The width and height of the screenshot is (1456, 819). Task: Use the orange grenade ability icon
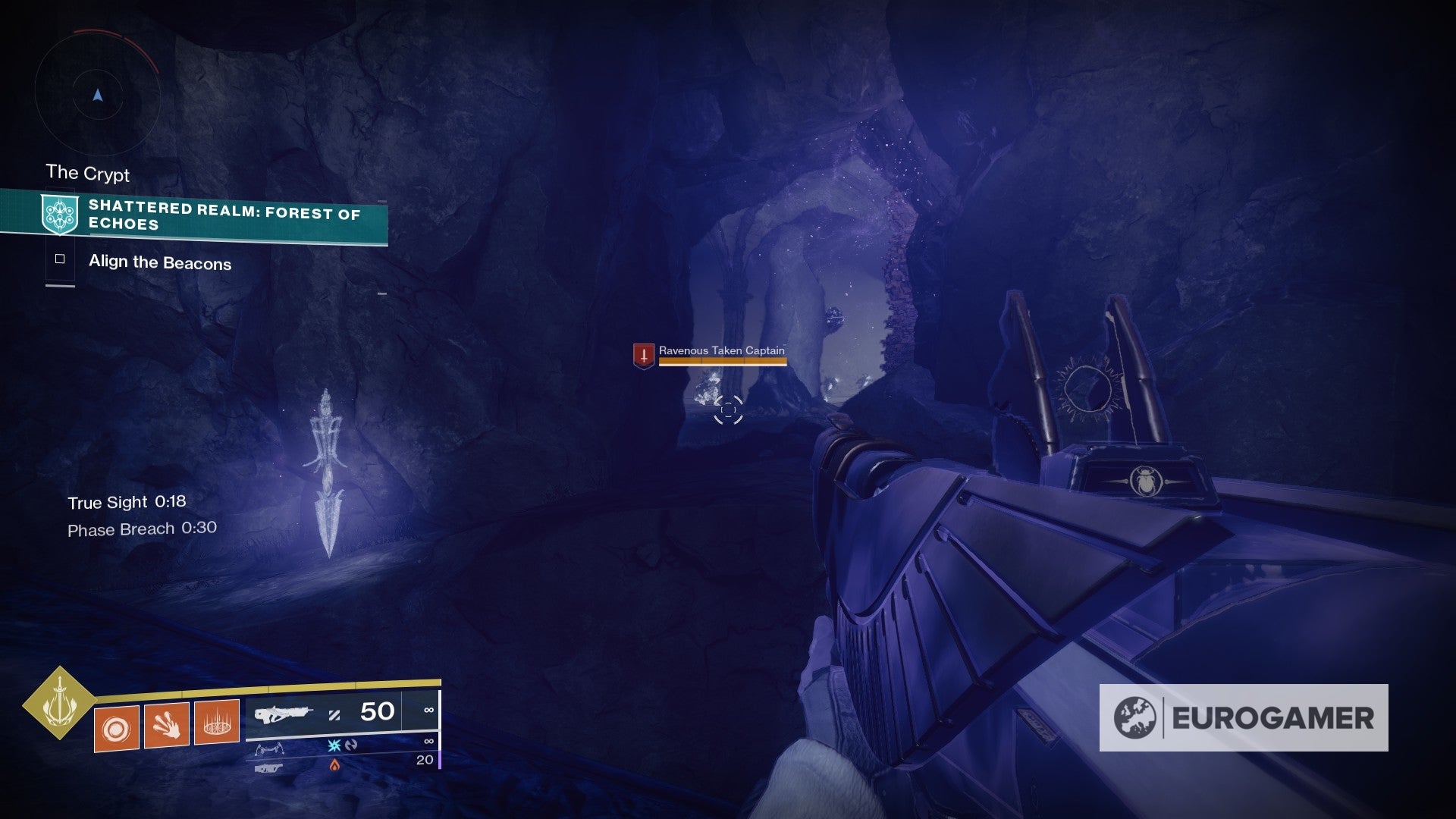pos(117,728)
